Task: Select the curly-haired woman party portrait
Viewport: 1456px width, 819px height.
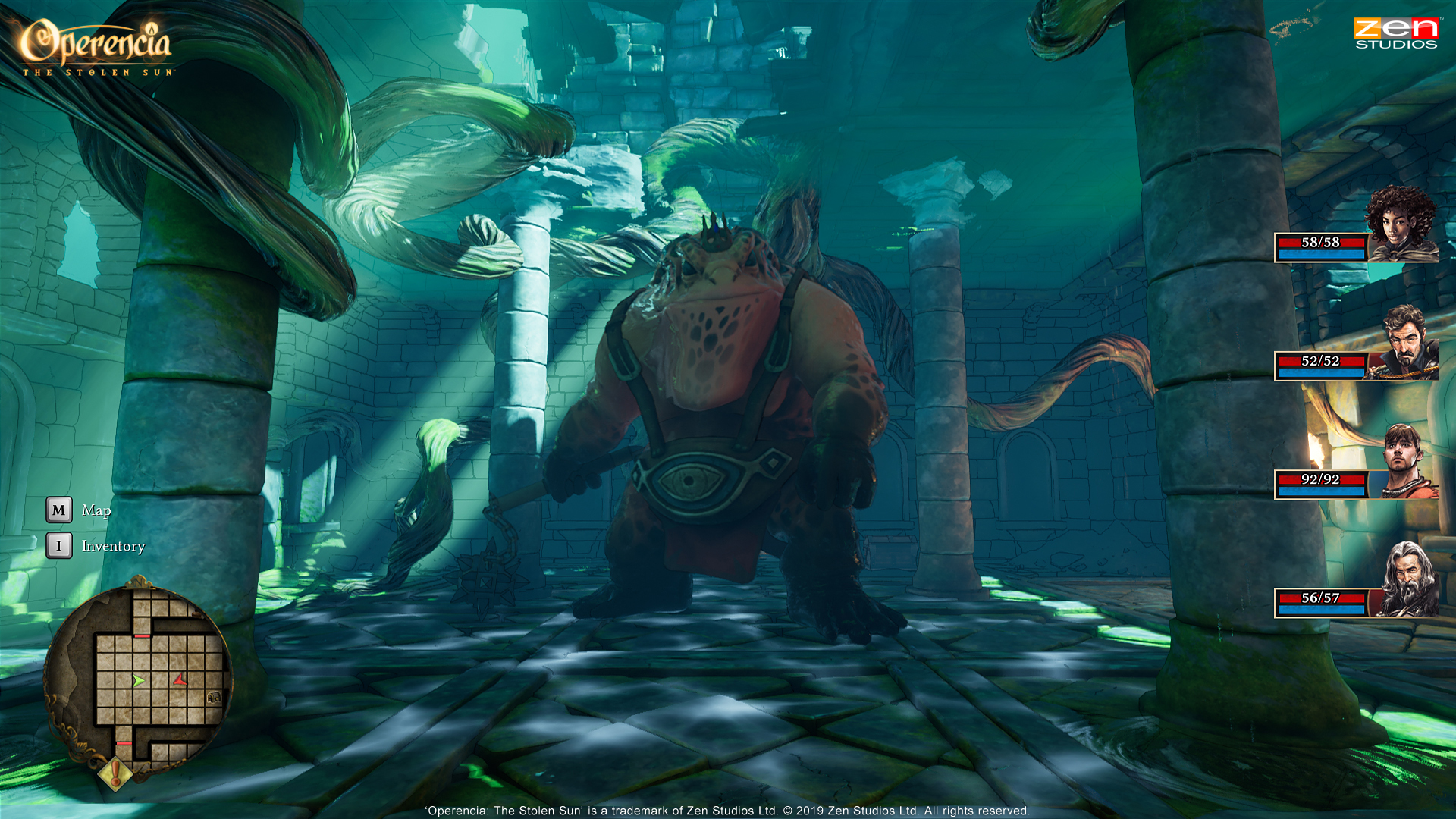Action: pyautogui.click(x=1402, y=225)
